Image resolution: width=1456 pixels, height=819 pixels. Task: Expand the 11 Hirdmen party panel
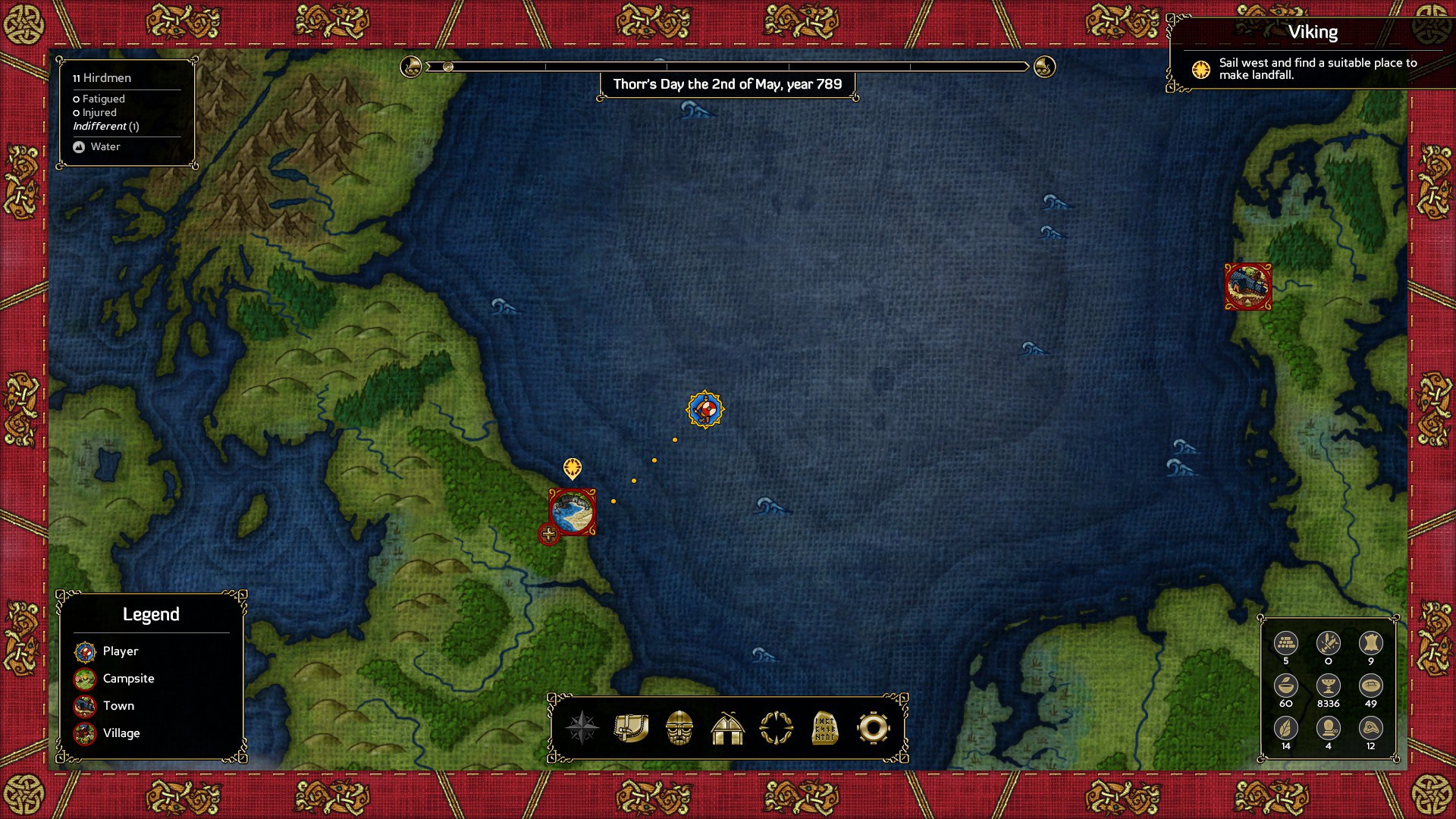102,78
